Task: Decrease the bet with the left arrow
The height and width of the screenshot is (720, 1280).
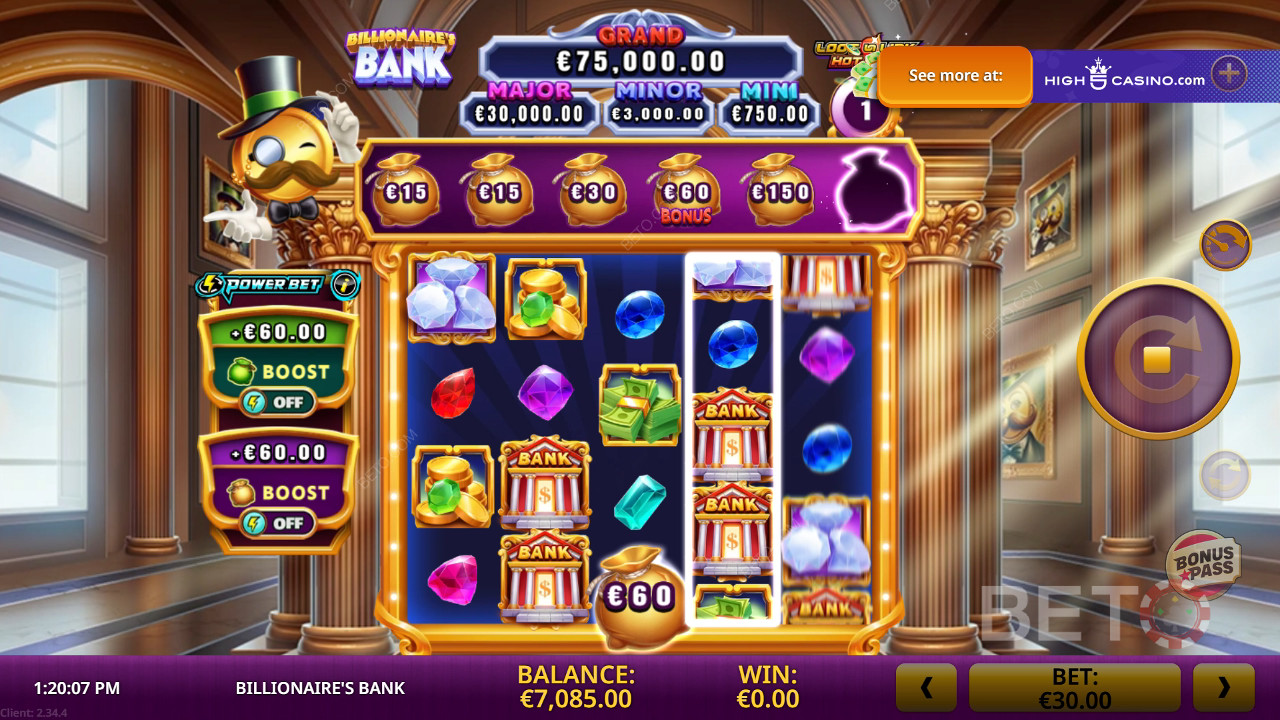Action: [x=926, y=687]
